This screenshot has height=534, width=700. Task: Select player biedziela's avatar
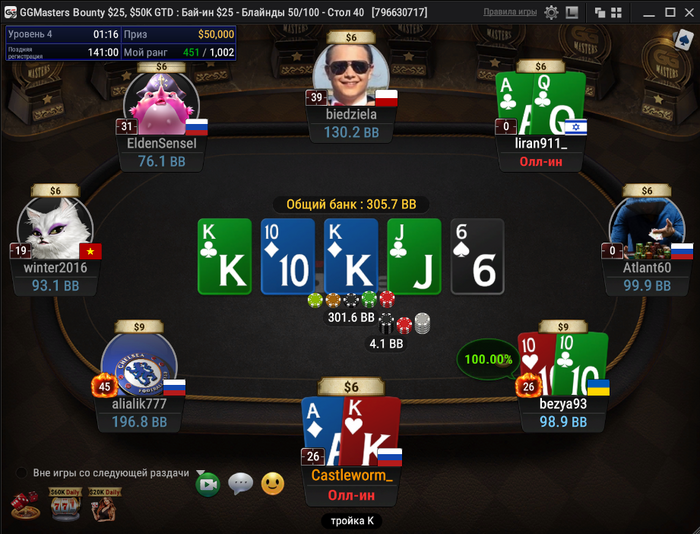point(350,75)
